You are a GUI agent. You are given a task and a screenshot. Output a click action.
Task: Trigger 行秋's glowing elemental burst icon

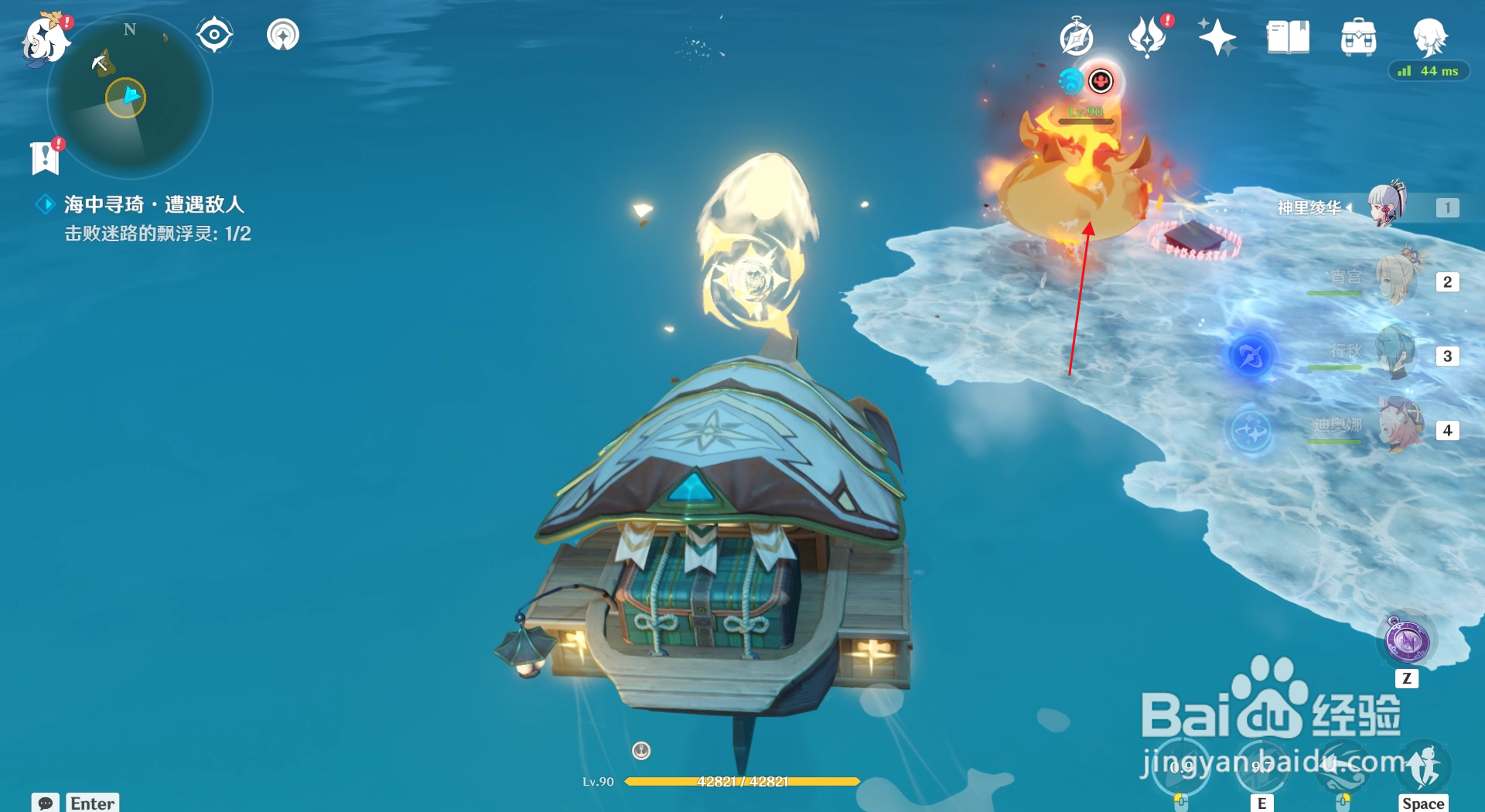(x=1250, y=356)
